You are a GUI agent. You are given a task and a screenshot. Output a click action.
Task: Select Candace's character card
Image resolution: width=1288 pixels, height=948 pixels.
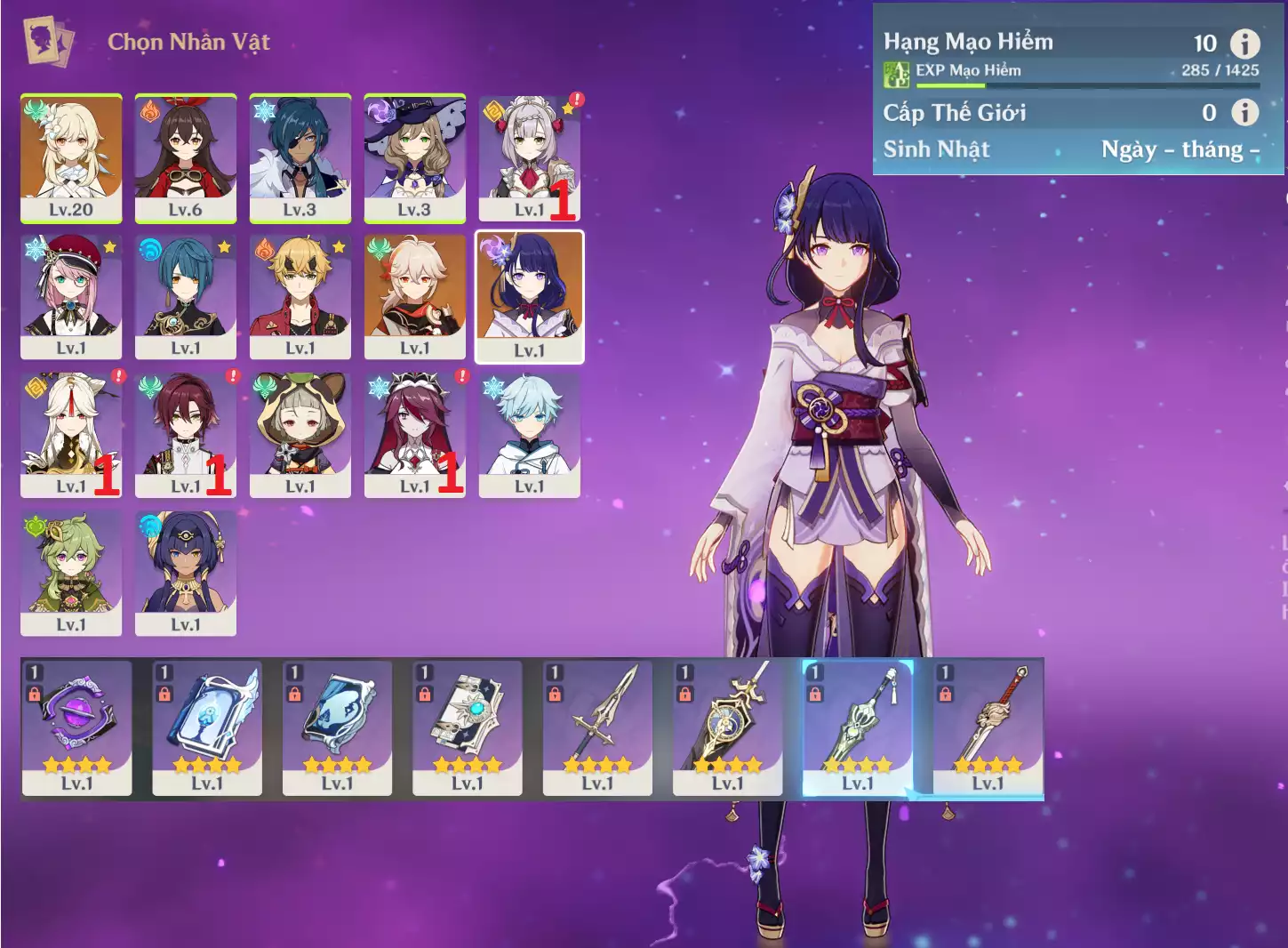(x=186, y=573)
